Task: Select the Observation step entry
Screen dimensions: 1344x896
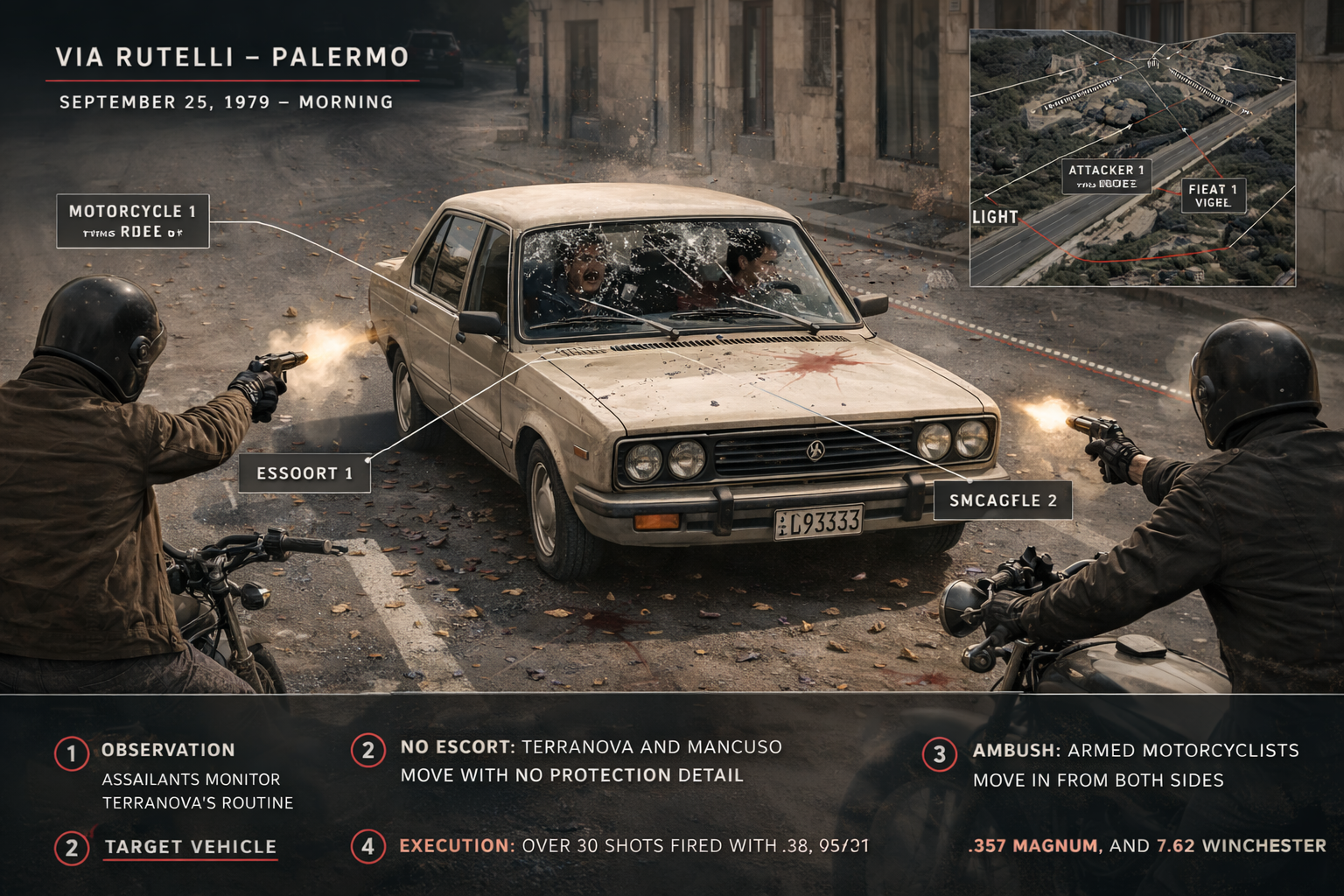Action: click(x=168, y=750)
